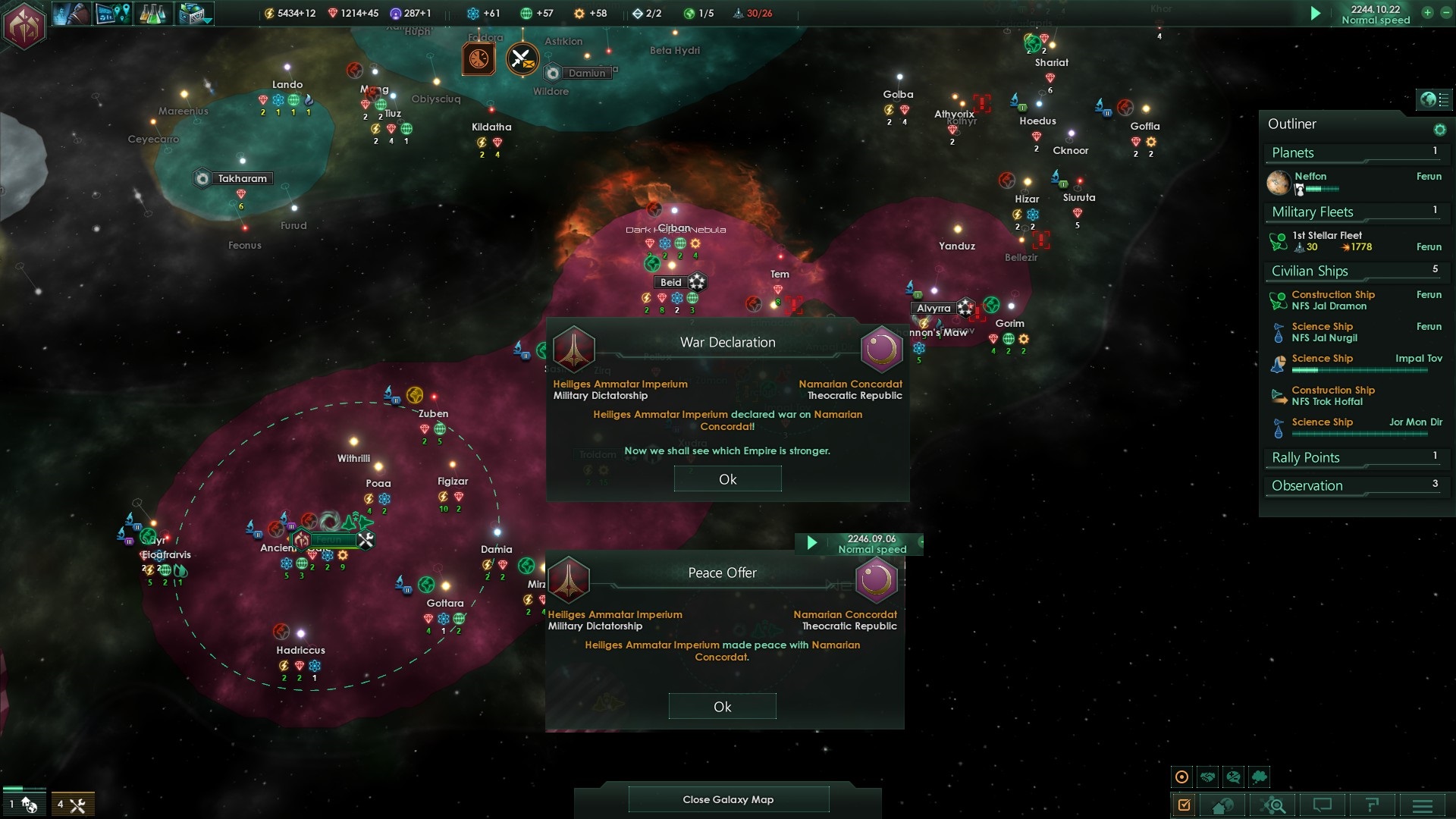Decrease game speed with minus button
The height and width of the screenshot is (819, 1456).
coord(1445,13)
